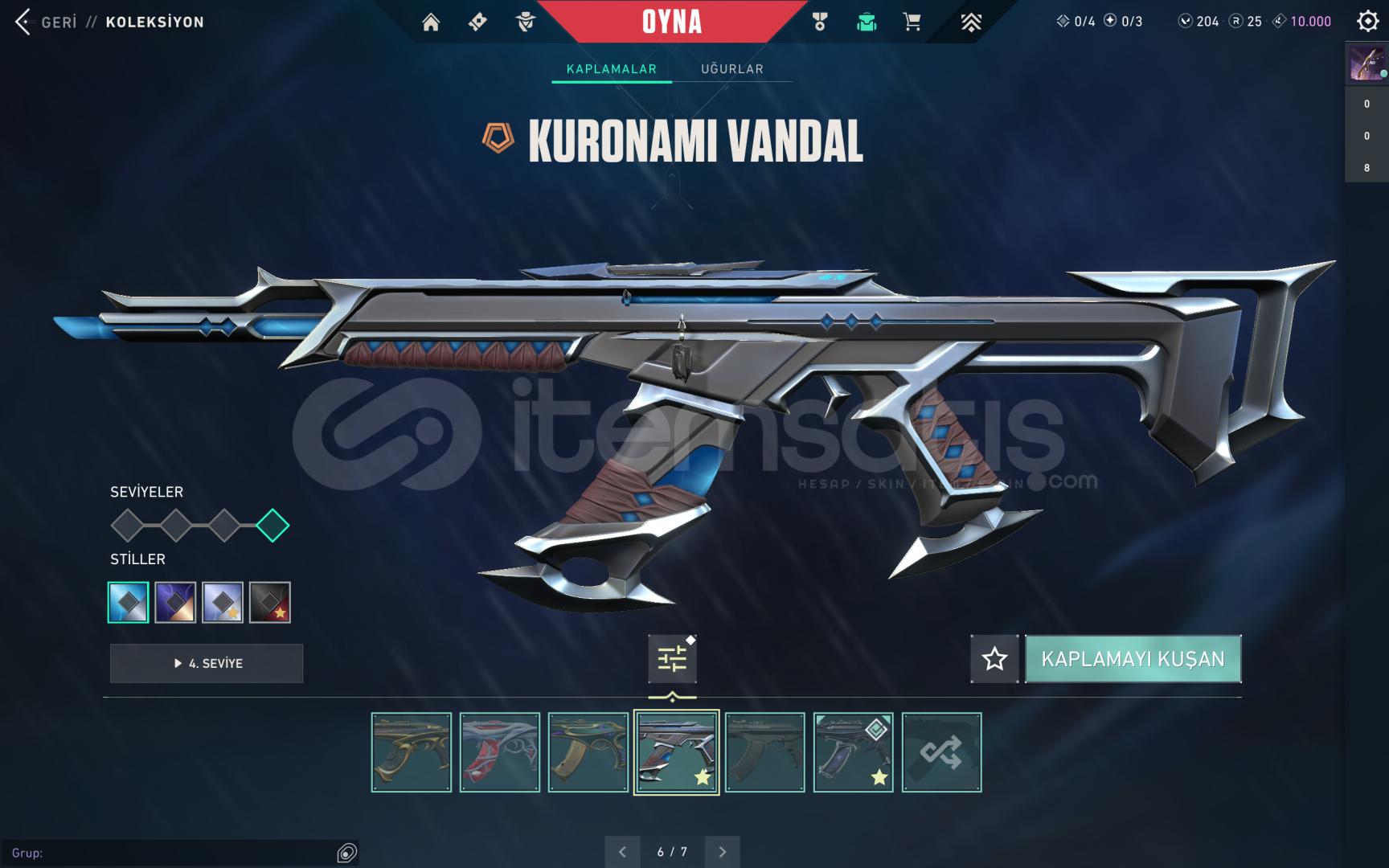Open the Settings gear

1366,22
